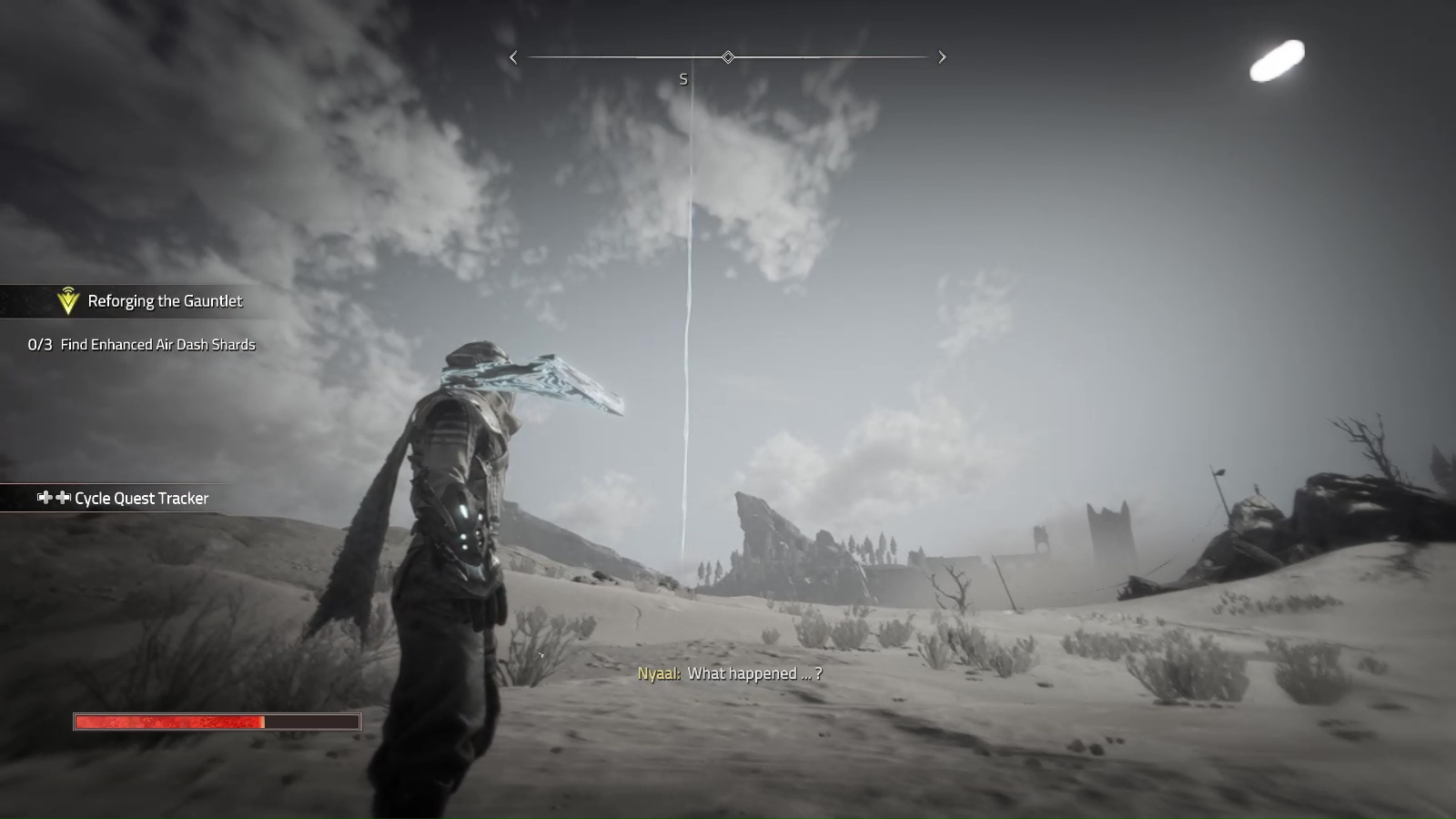1456x819 pixels.
Task: Click the Cycle Quest Tracker label
Action: coord(141,499)
